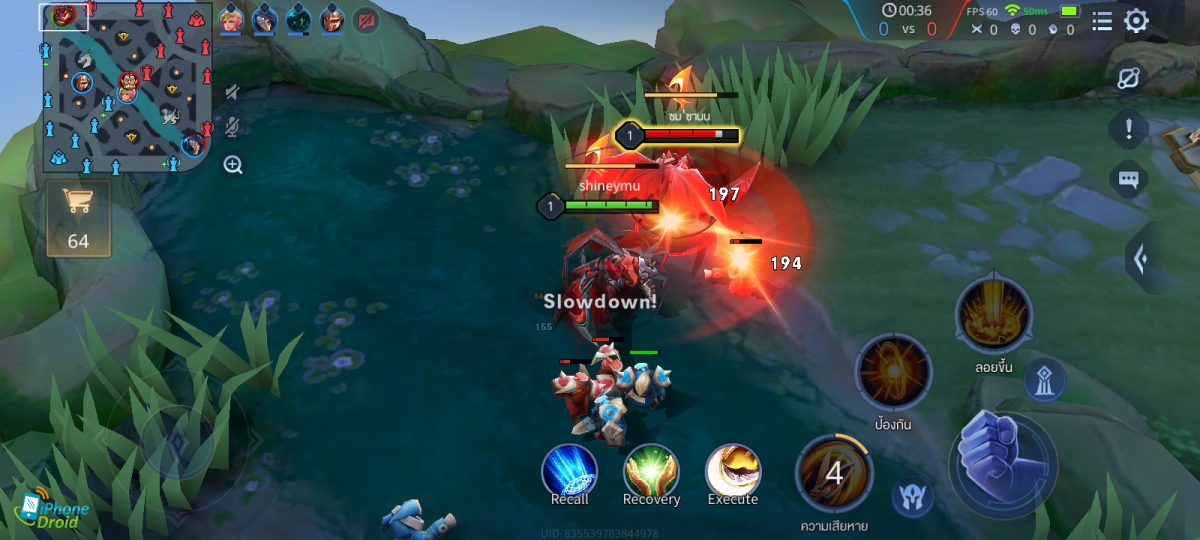Expand the side panel arrow
1200x540 pixels.
[1141, 259]
